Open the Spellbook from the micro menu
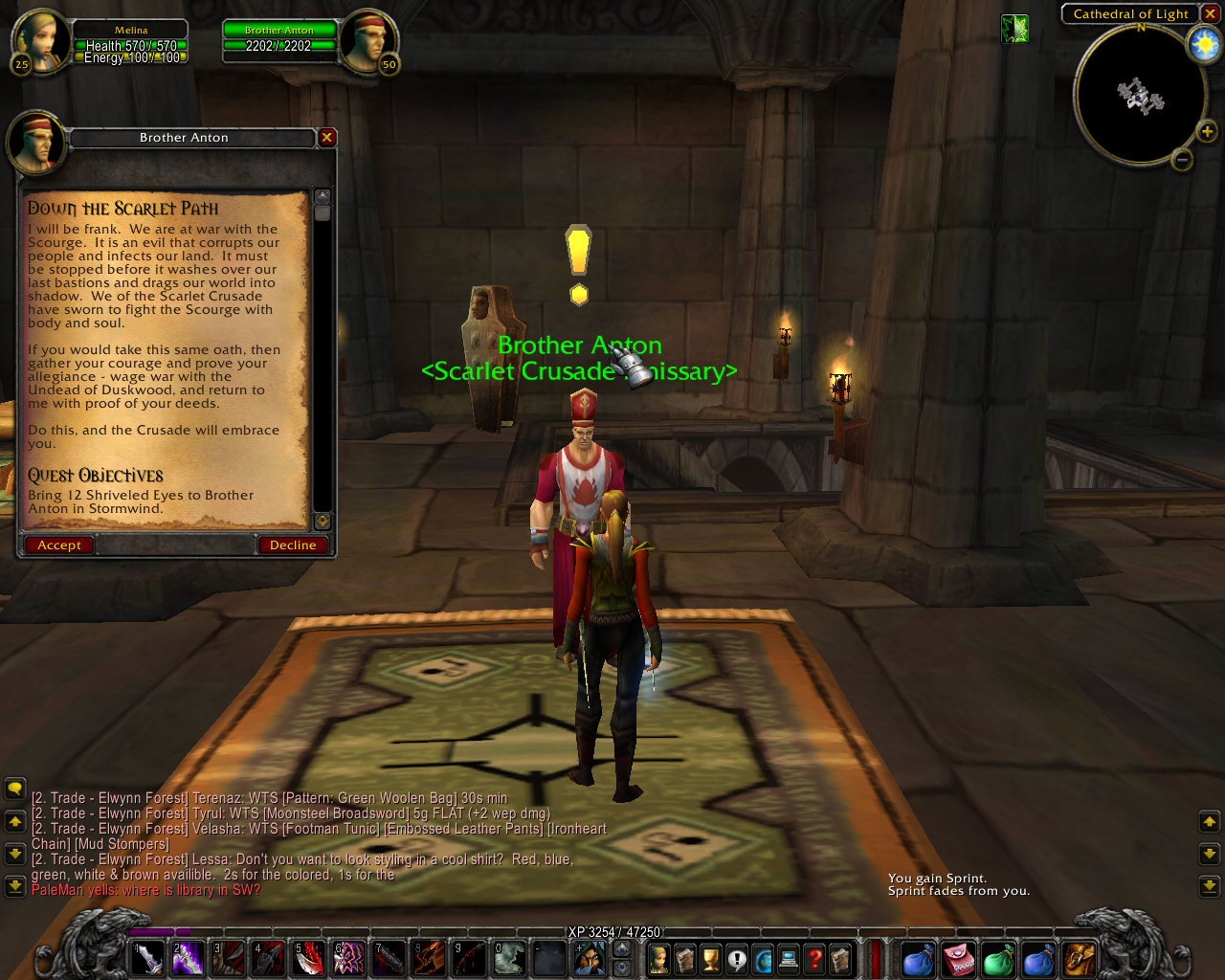The height and width of the screenshot is (980, 1225). pyautogui.click(x=684, y=960)
